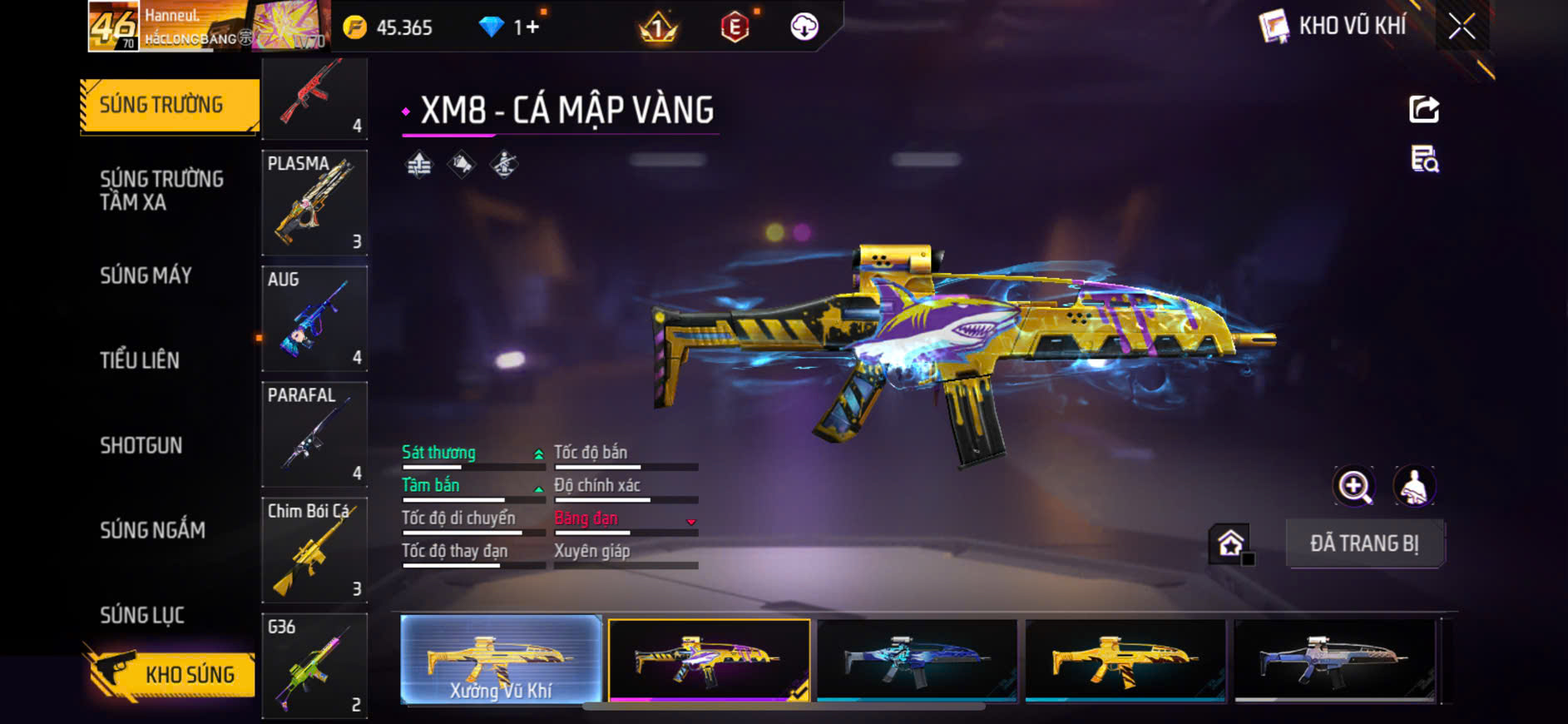Select the Súng Máy weapon category
Screen dimensions: 1568x724
tap(146, 275)
